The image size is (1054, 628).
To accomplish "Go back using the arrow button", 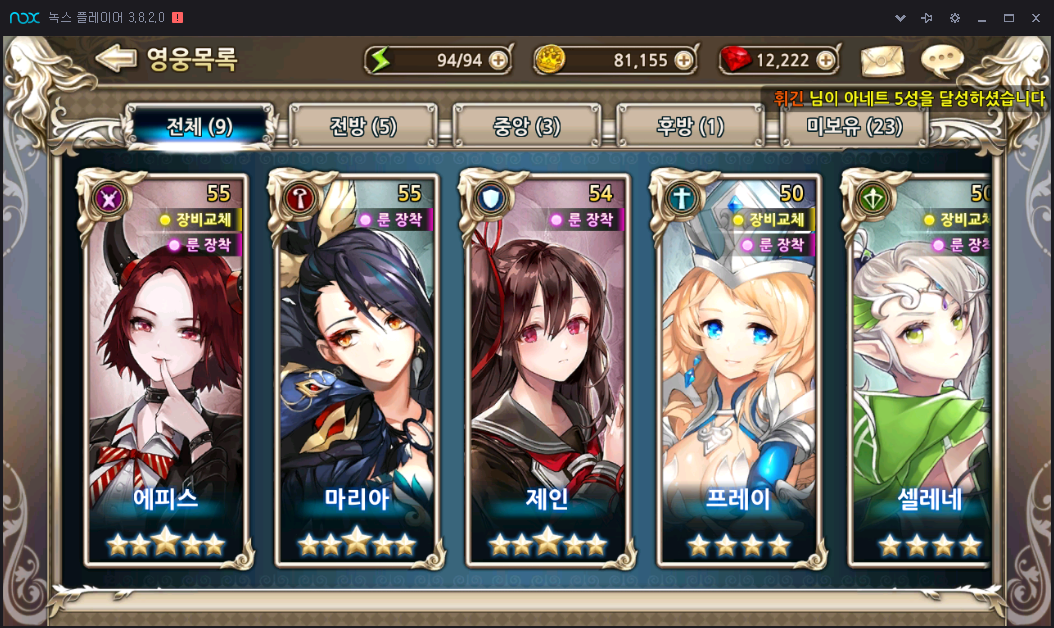I will click(x=116, y=58).
